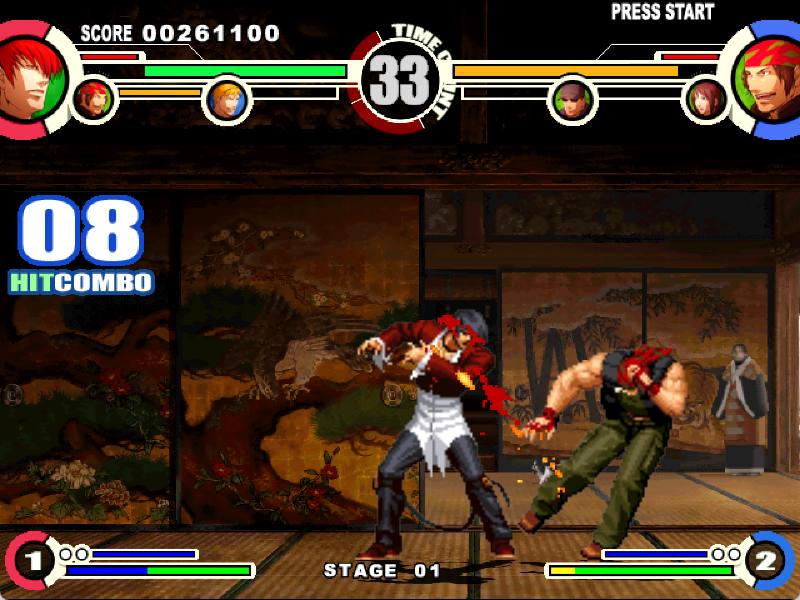Click the Player 1 number badge
This screenshot has height=600, width=800.
click(x=31, y=560)
